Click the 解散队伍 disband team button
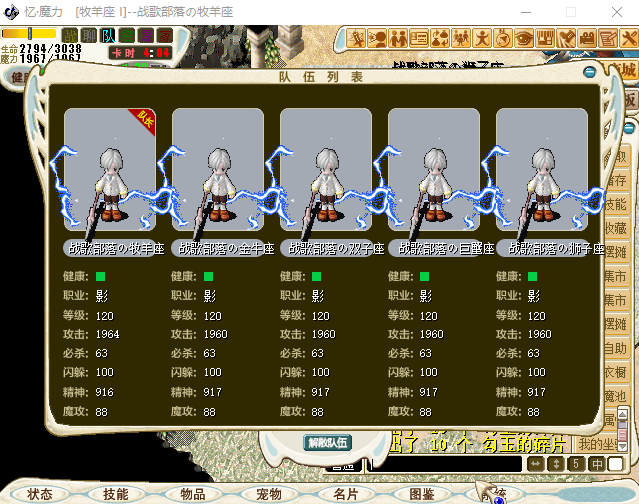This screenshot has height=504, width=639. pos(327,442)
